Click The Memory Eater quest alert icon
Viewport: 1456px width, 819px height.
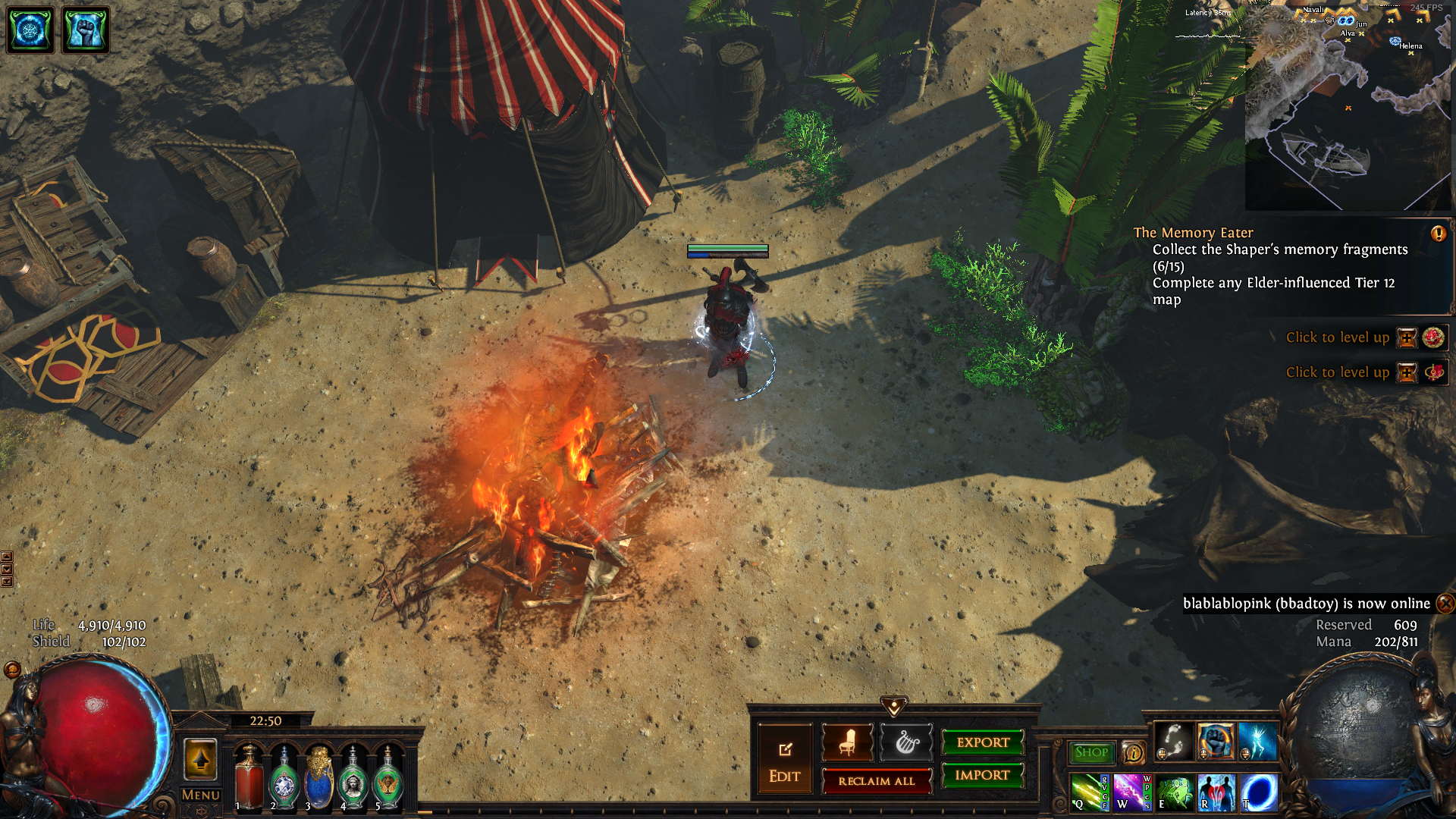tap(1438, 234)
